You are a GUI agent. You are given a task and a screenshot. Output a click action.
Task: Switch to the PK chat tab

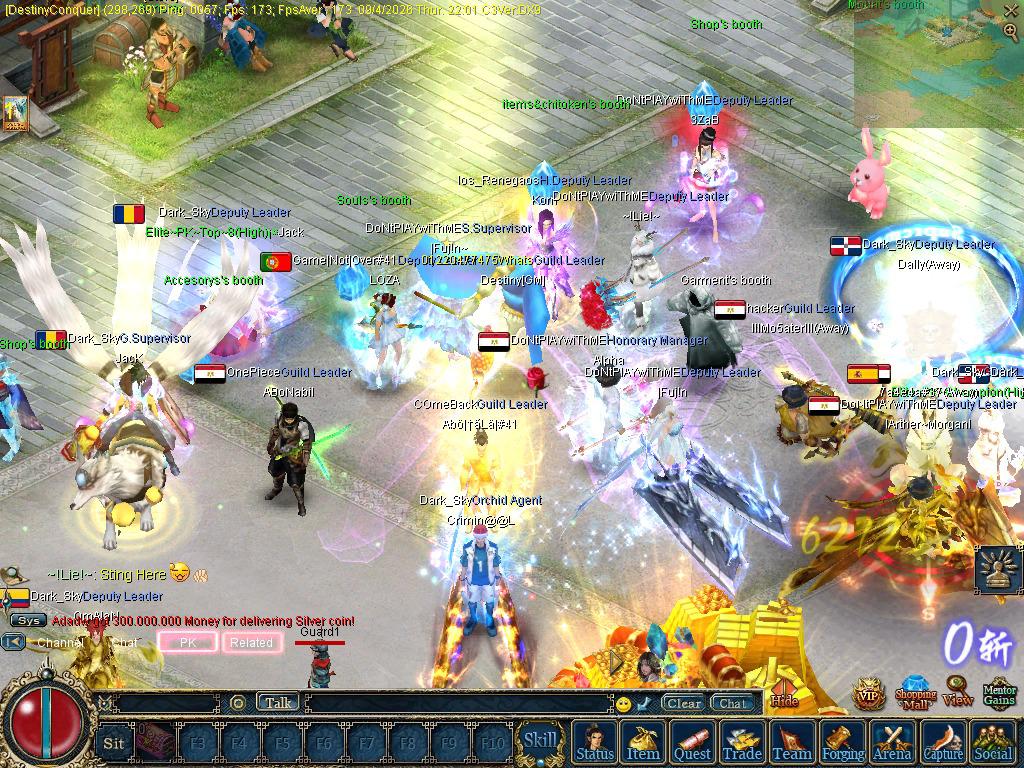(188, 643)
